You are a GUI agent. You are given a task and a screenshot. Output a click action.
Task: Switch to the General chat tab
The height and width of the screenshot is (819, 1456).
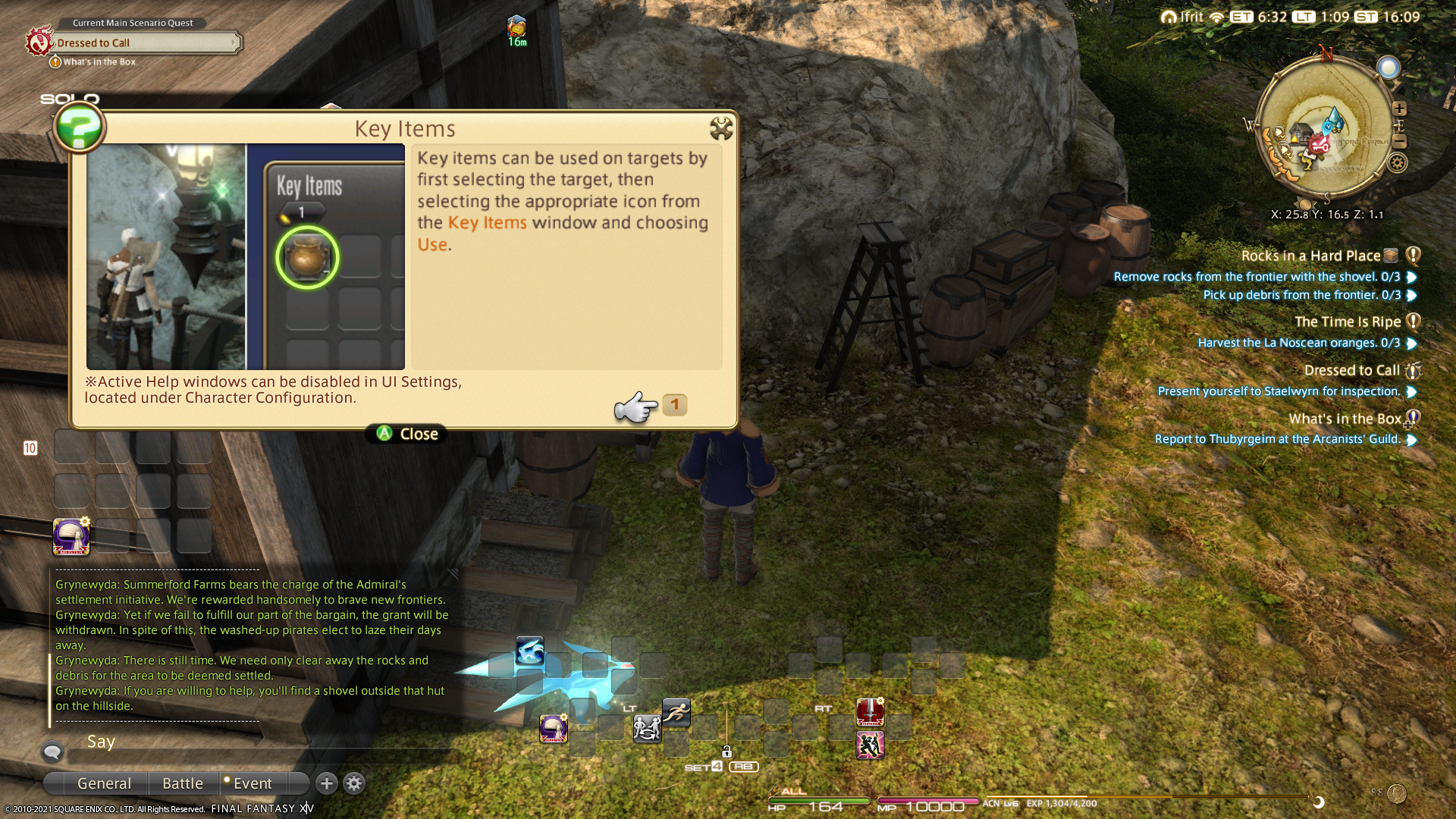tap(104, 783)
